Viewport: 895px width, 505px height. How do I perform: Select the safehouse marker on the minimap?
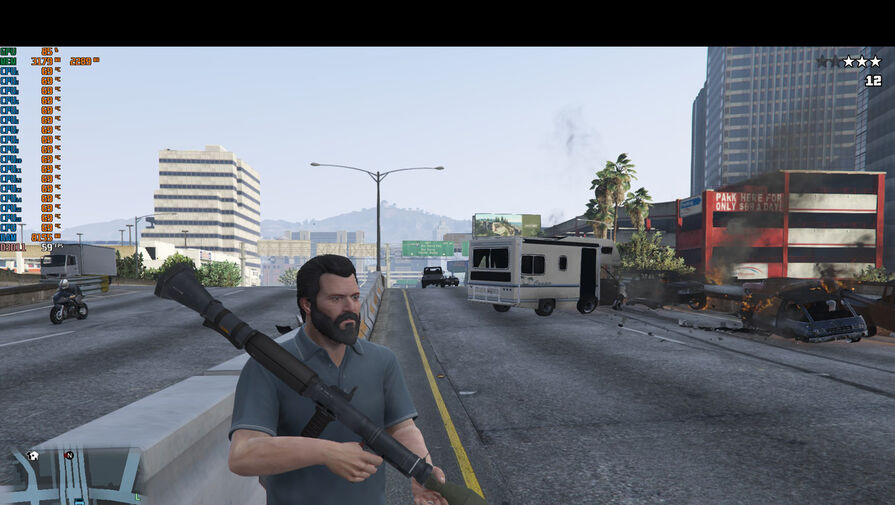click(x=33, y=456)
